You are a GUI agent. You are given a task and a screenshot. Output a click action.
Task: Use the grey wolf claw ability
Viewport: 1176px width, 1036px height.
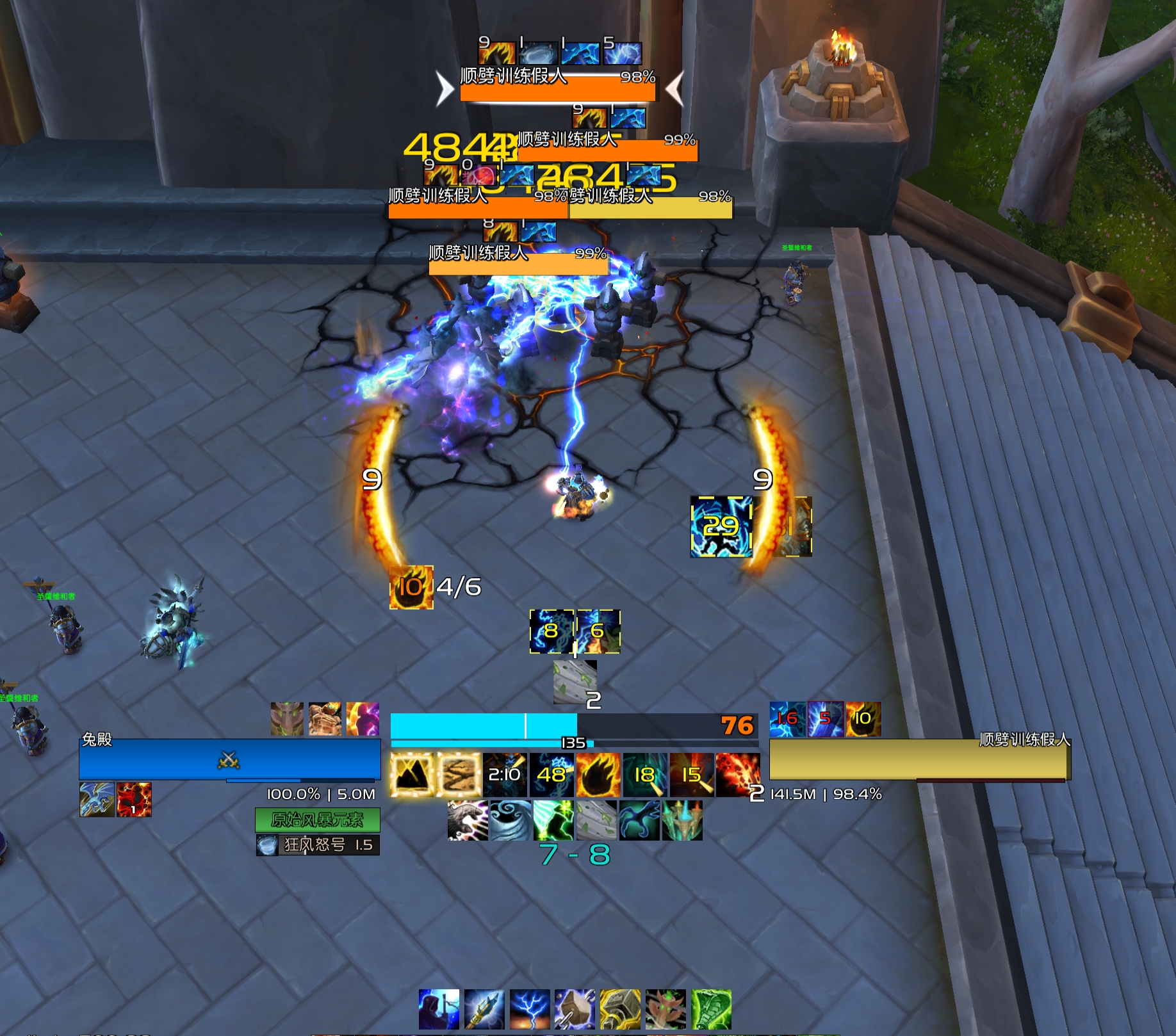[x=468, y=820]
